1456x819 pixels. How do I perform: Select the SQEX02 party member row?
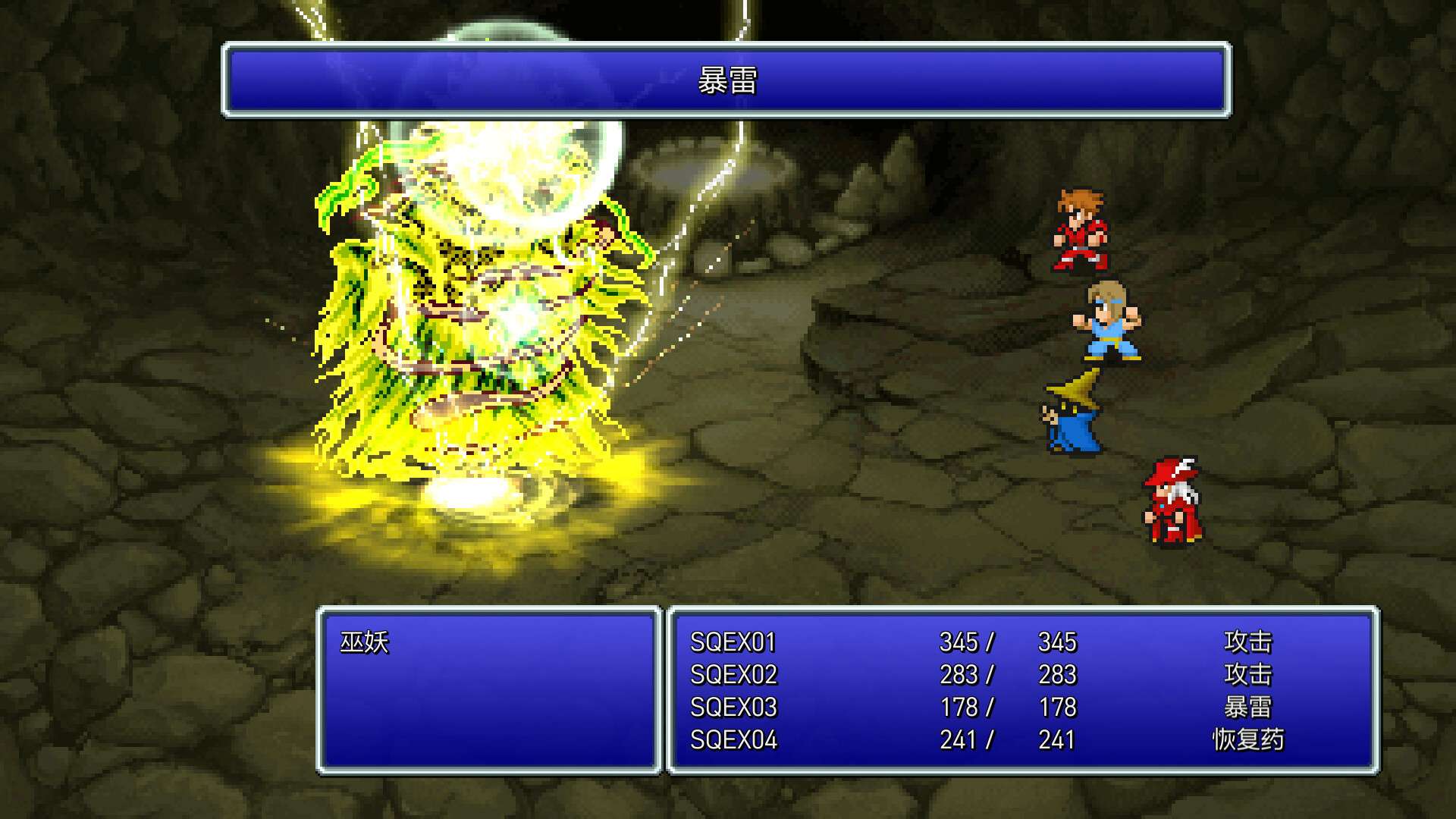point(732,675)
